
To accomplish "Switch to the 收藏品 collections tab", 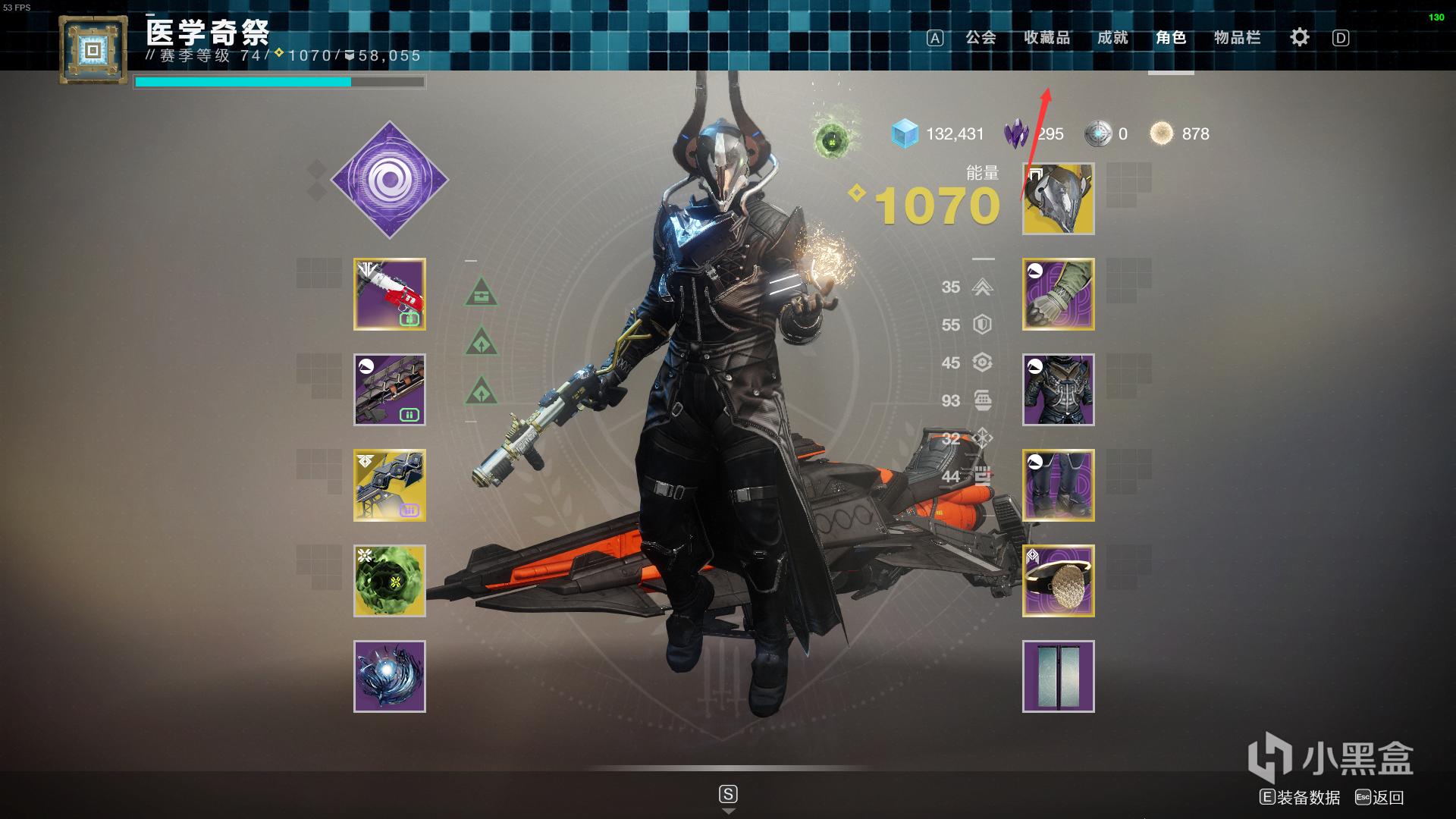I will [1046, 38].
